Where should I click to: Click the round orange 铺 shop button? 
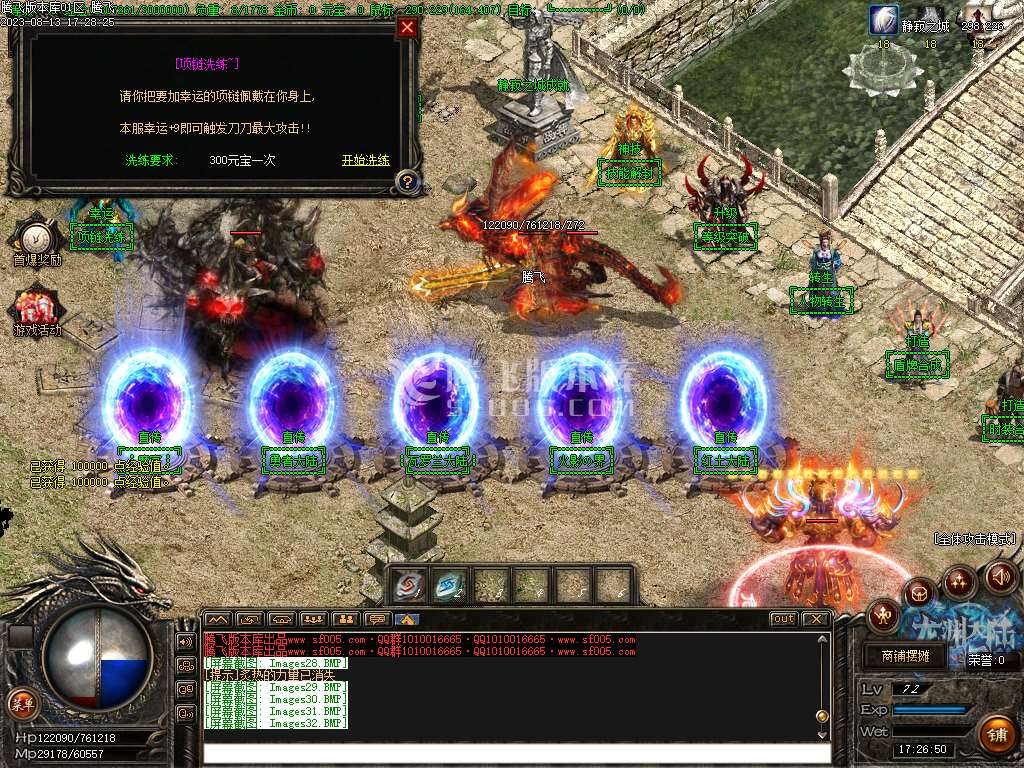click(996, 735)
